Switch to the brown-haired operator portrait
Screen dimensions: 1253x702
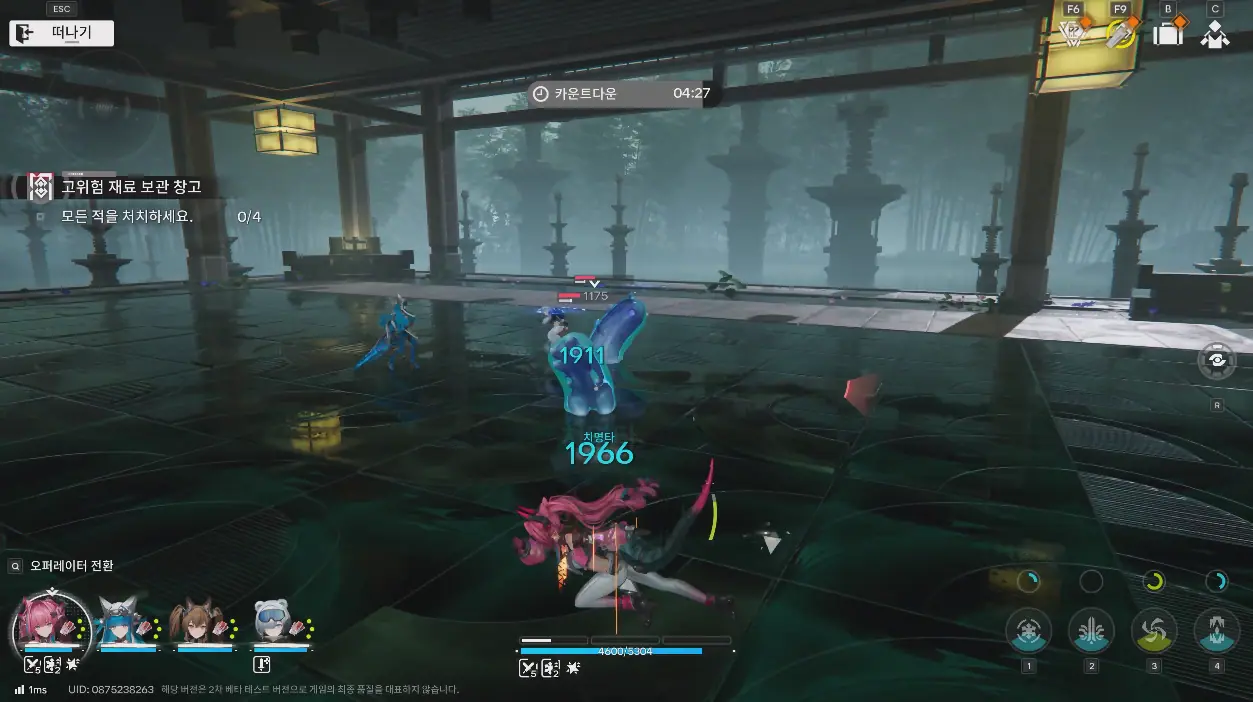click(x=196, y=624)
